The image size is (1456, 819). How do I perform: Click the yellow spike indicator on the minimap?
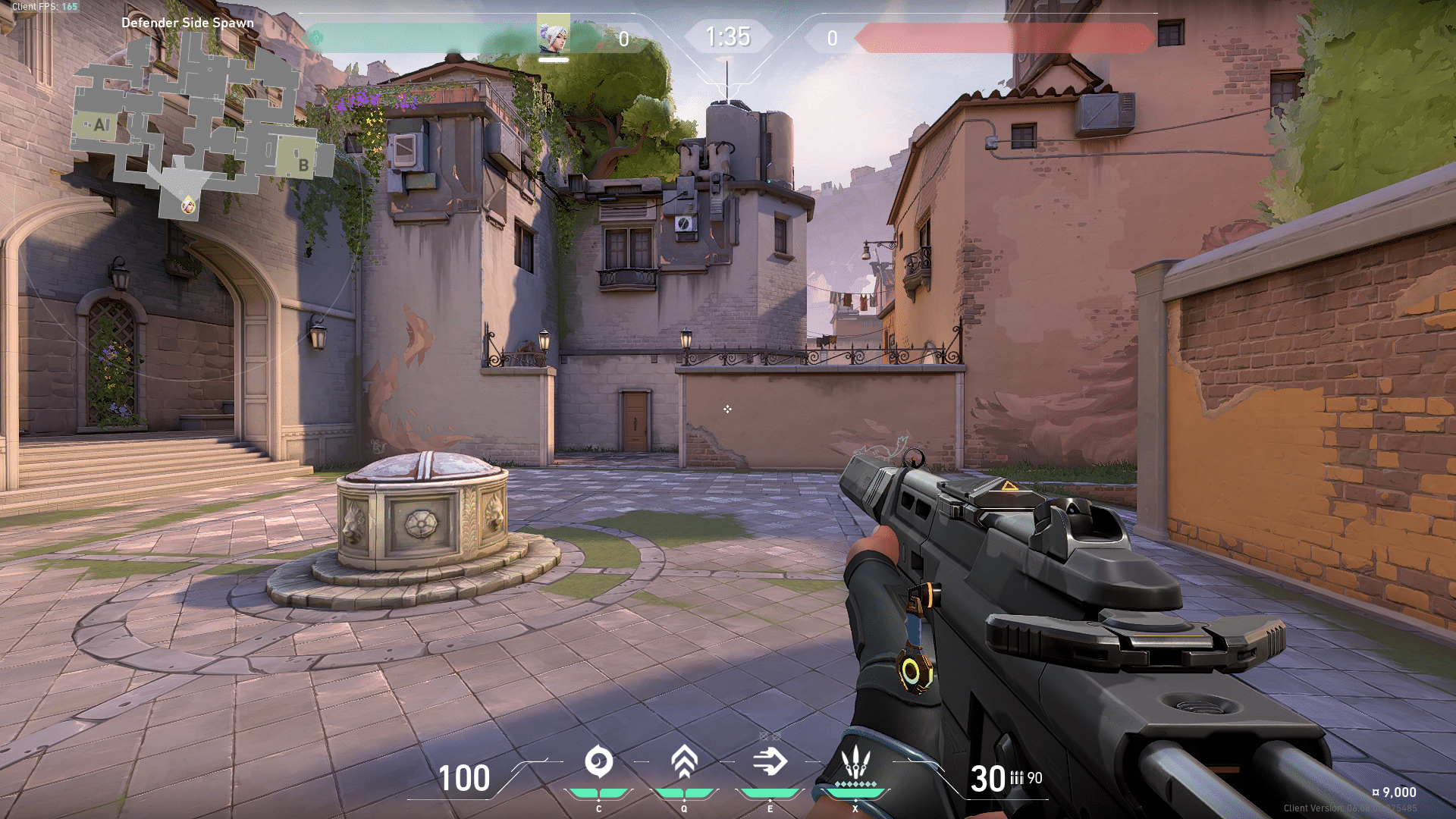pos(188,206)
